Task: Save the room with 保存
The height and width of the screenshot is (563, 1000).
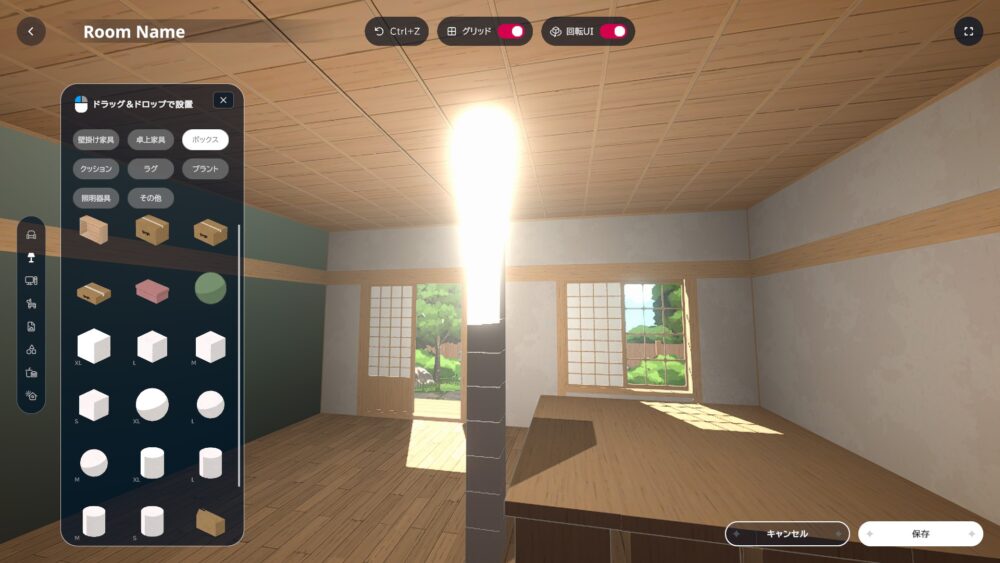Action: click(x=920, y=534)
